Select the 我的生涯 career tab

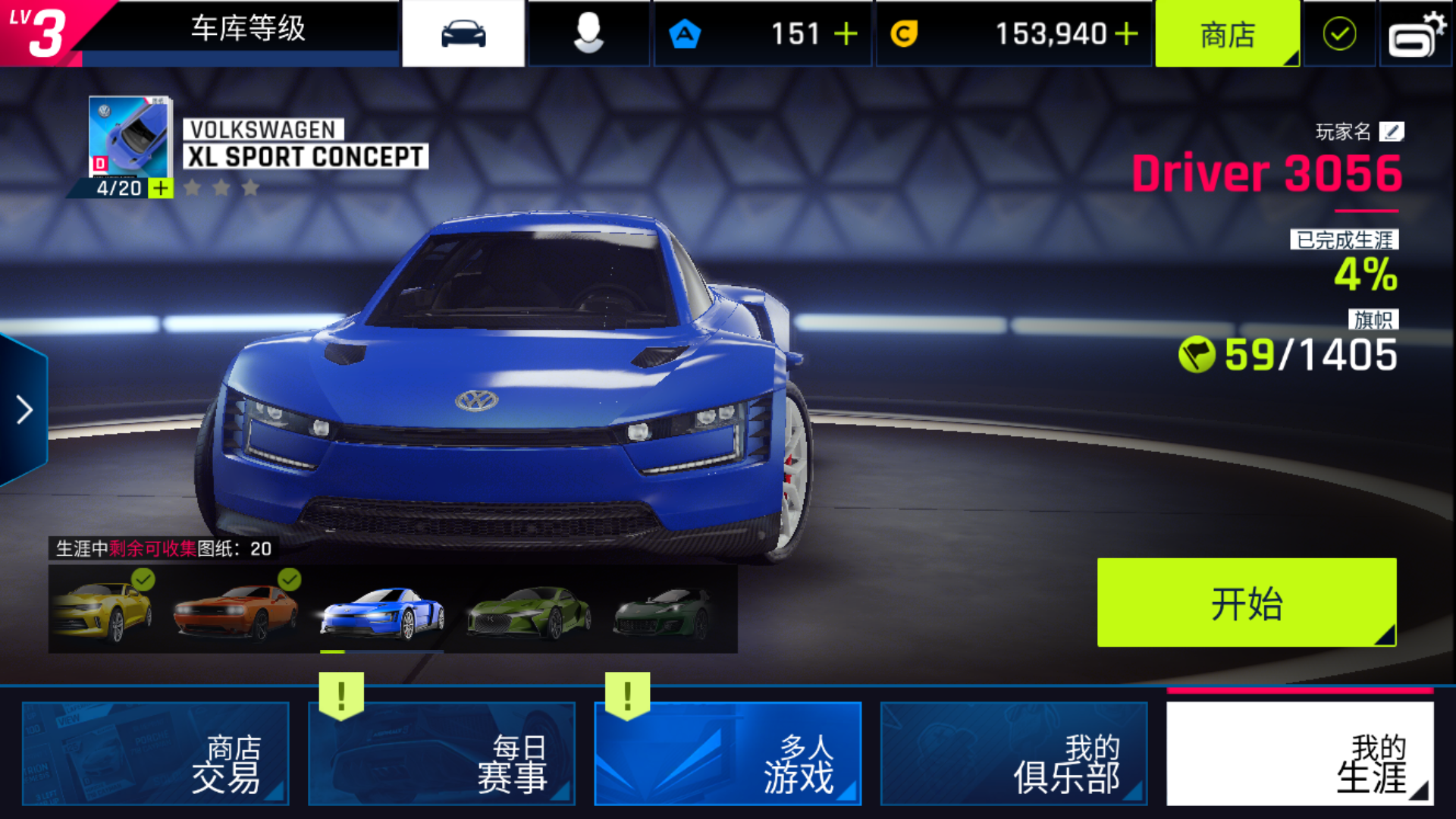click(x=1300, y=753)
